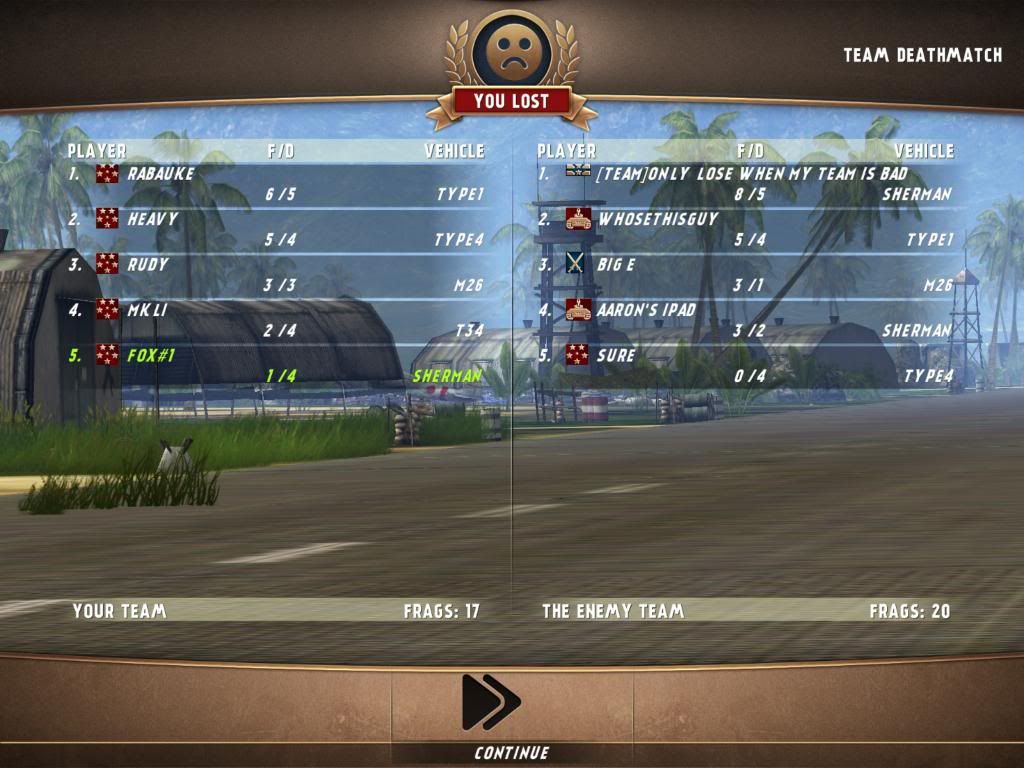This screenshot has width=1024, height=768.
Task: Choose Rudy's scoreboard row
Action: [275, 275]
